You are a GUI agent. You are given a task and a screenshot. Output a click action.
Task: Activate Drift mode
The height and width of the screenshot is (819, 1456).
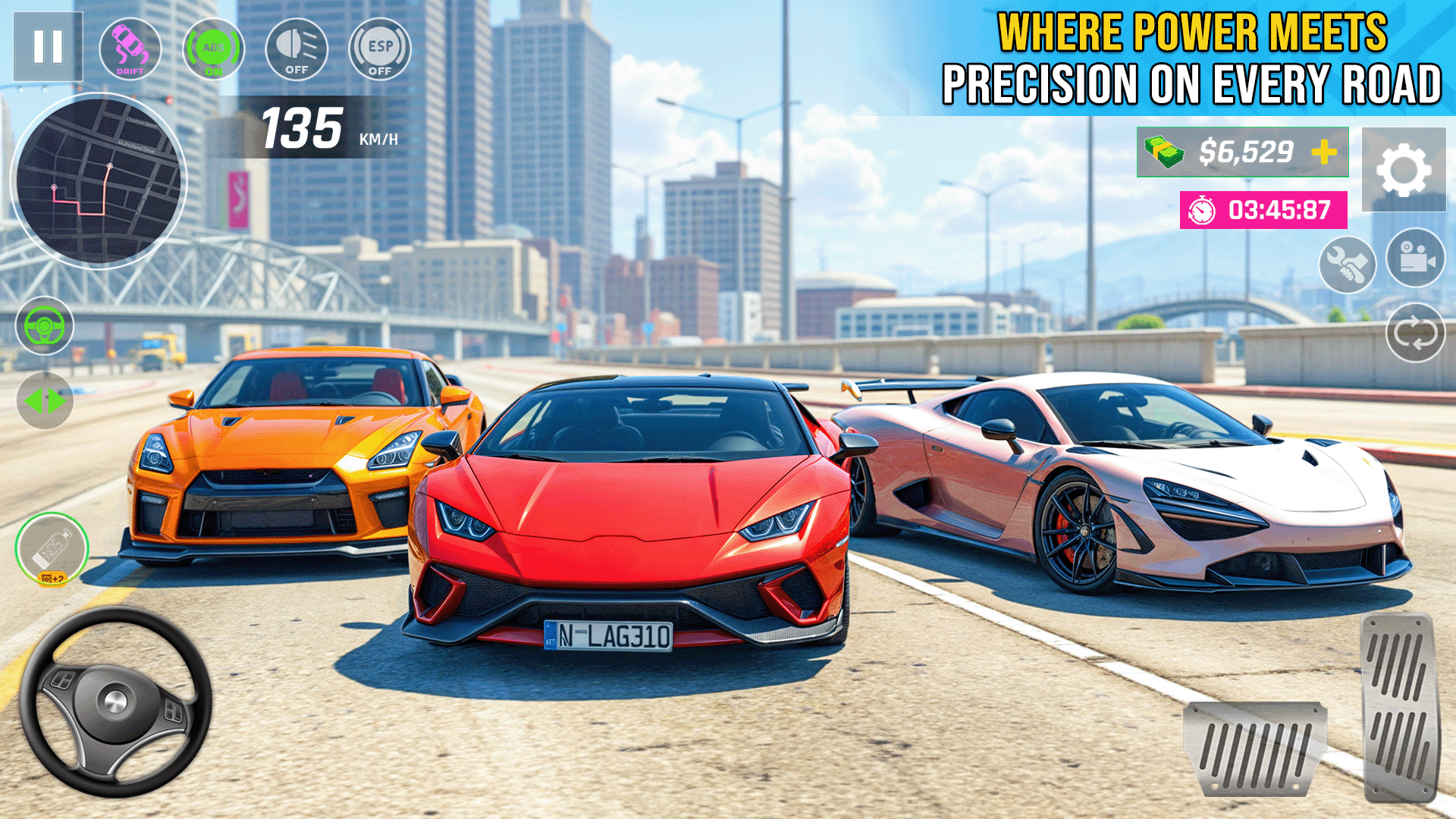(130, 49)
